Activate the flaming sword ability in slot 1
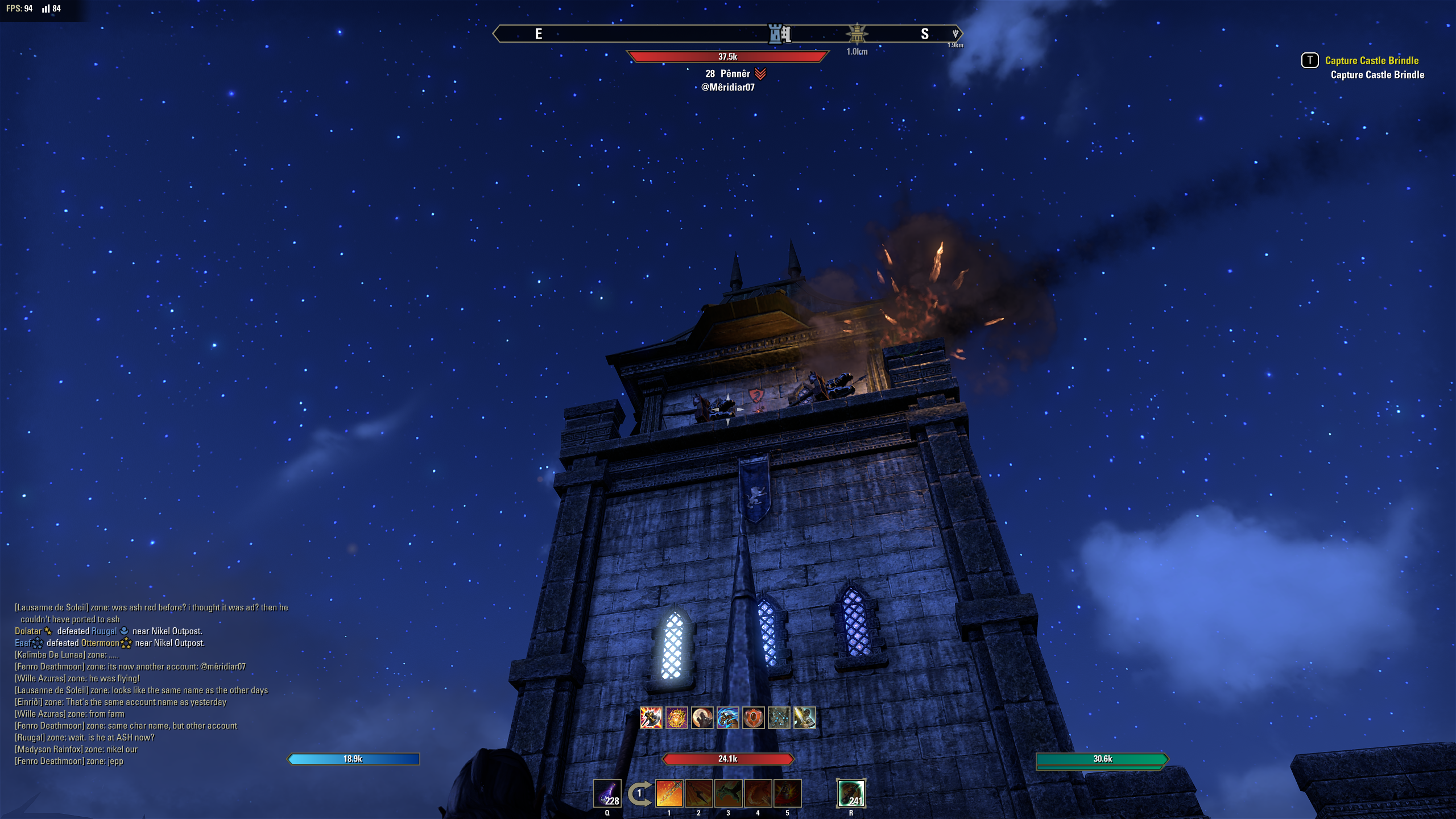1456x819 pixels. tap(669, 793)
